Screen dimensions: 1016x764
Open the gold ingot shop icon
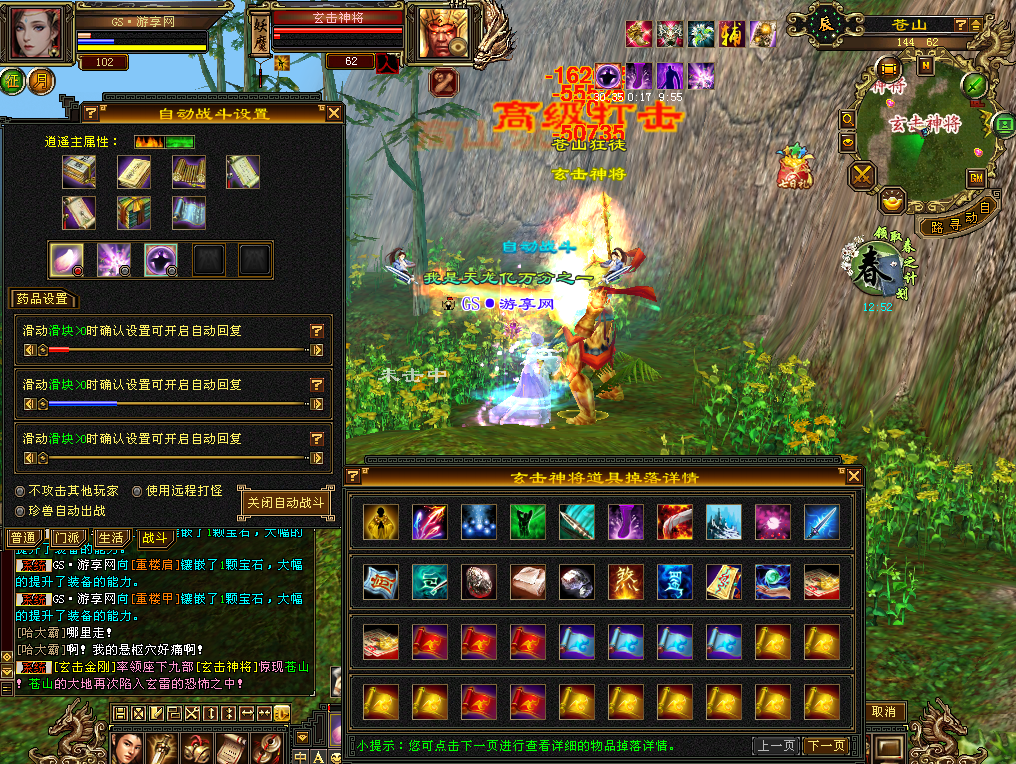pos(890,201)
